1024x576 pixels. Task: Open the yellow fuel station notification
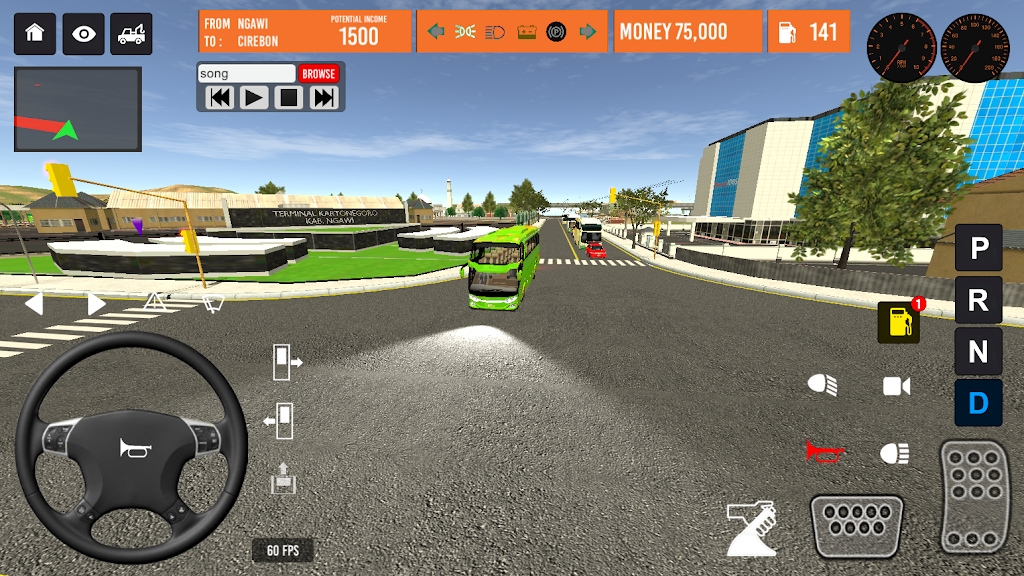[x=899, y=322]
